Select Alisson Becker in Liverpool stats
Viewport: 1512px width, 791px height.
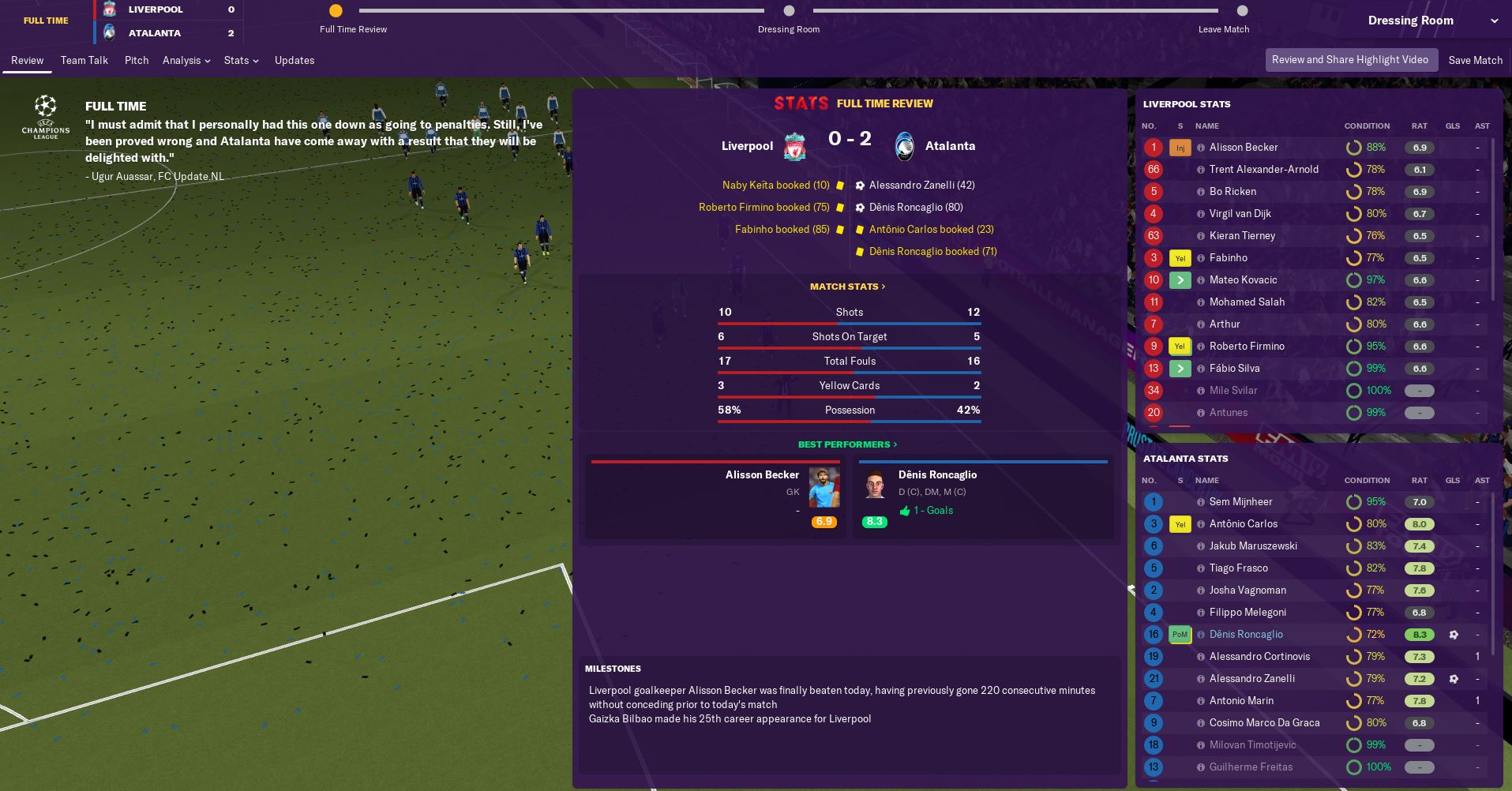(x=1243, y=148)
